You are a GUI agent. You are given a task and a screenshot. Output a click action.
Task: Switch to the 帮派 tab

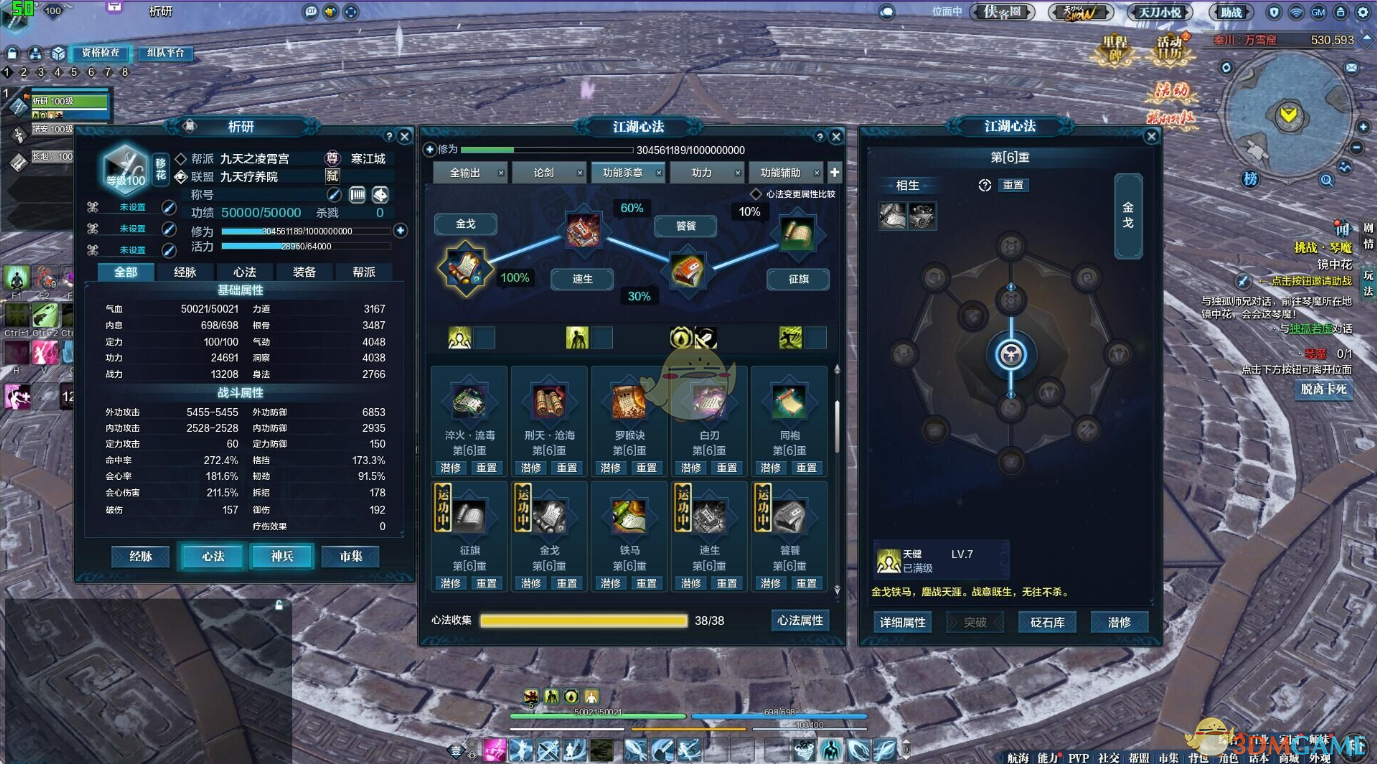click(363, 272)
